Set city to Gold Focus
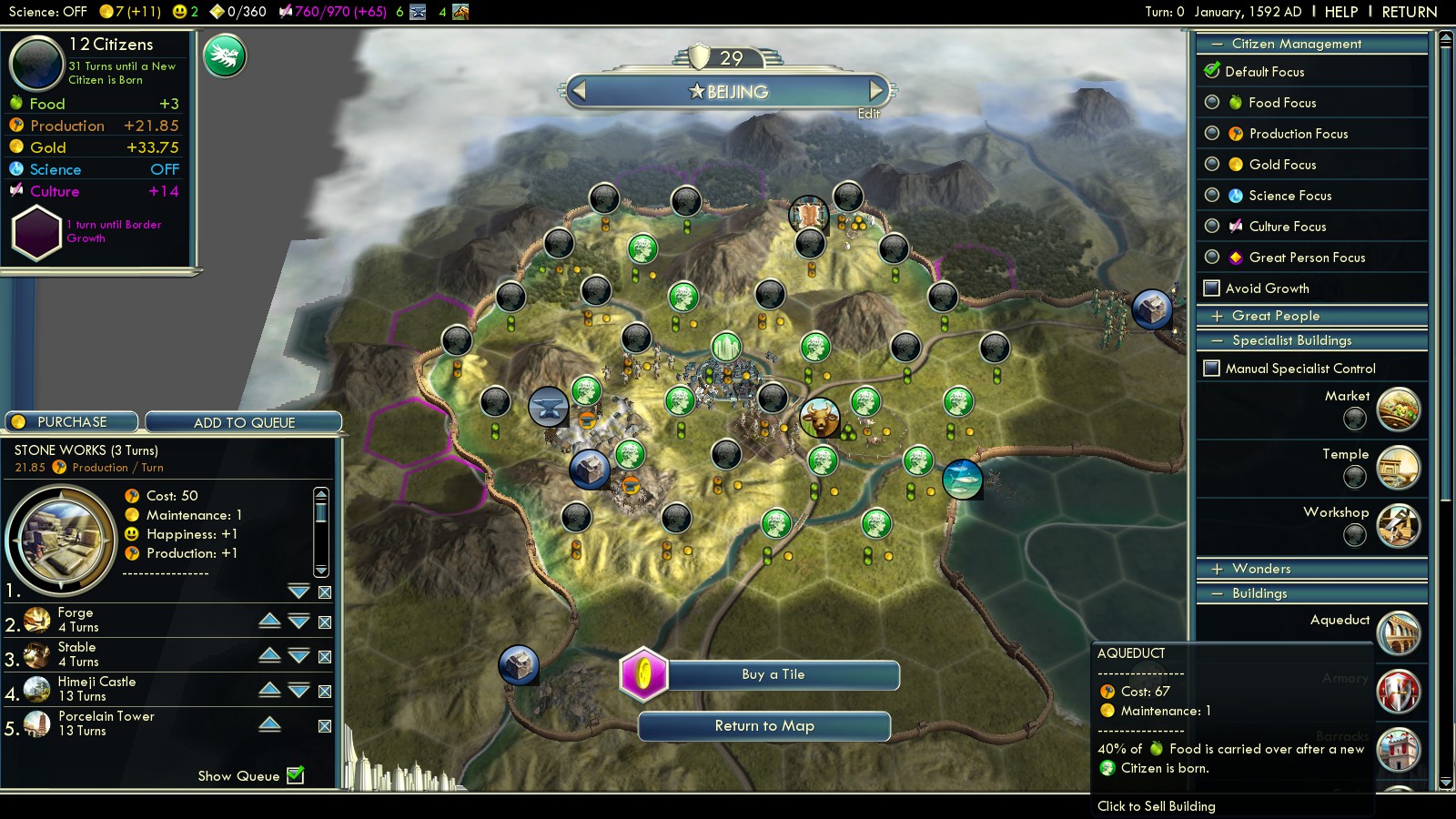Image resolution: width=1456 pixels, height=819 pixels. 1212,165
